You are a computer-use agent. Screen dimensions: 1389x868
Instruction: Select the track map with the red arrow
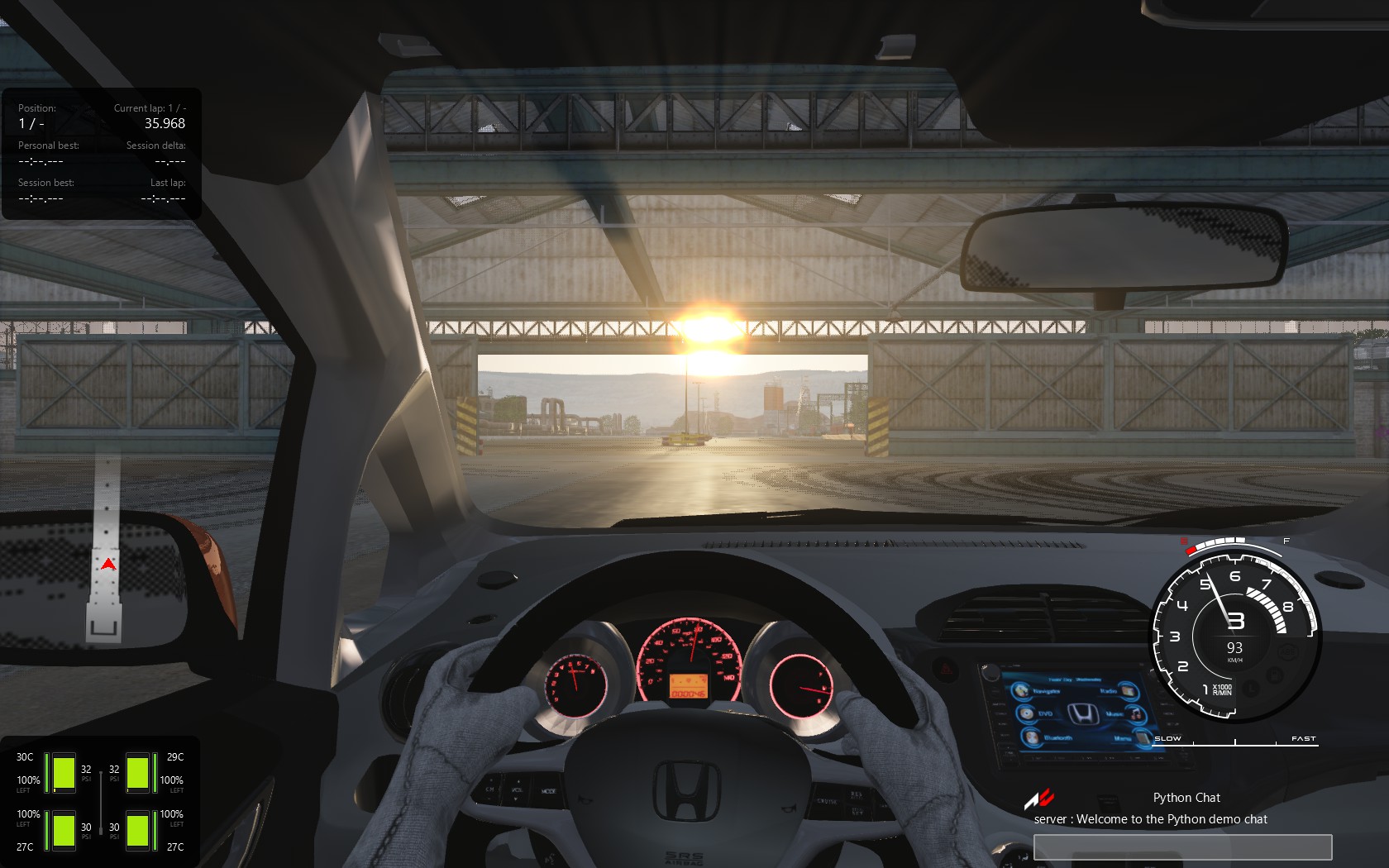pyautogui.click(x=106, y=550)
